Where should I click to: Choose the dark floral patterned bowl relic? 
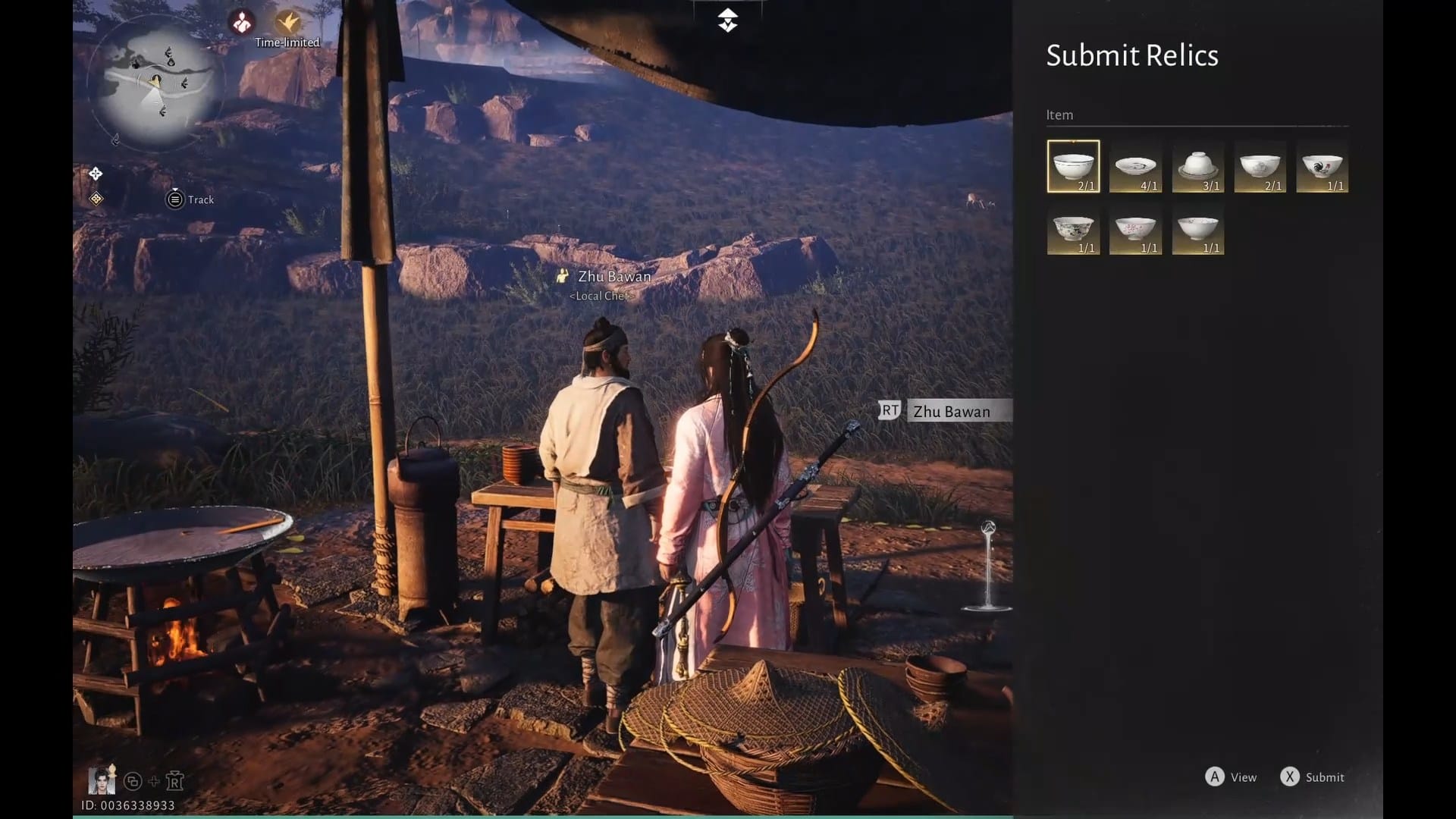tap(1073, 228)
